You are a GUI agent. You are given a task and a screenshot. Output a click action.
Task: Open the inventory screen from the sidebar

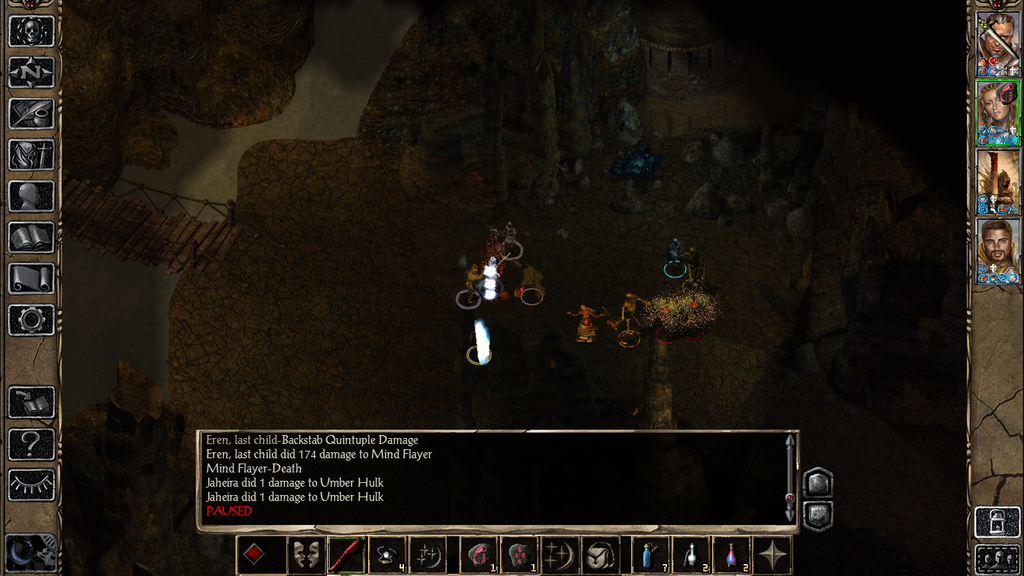pos(31,154)
